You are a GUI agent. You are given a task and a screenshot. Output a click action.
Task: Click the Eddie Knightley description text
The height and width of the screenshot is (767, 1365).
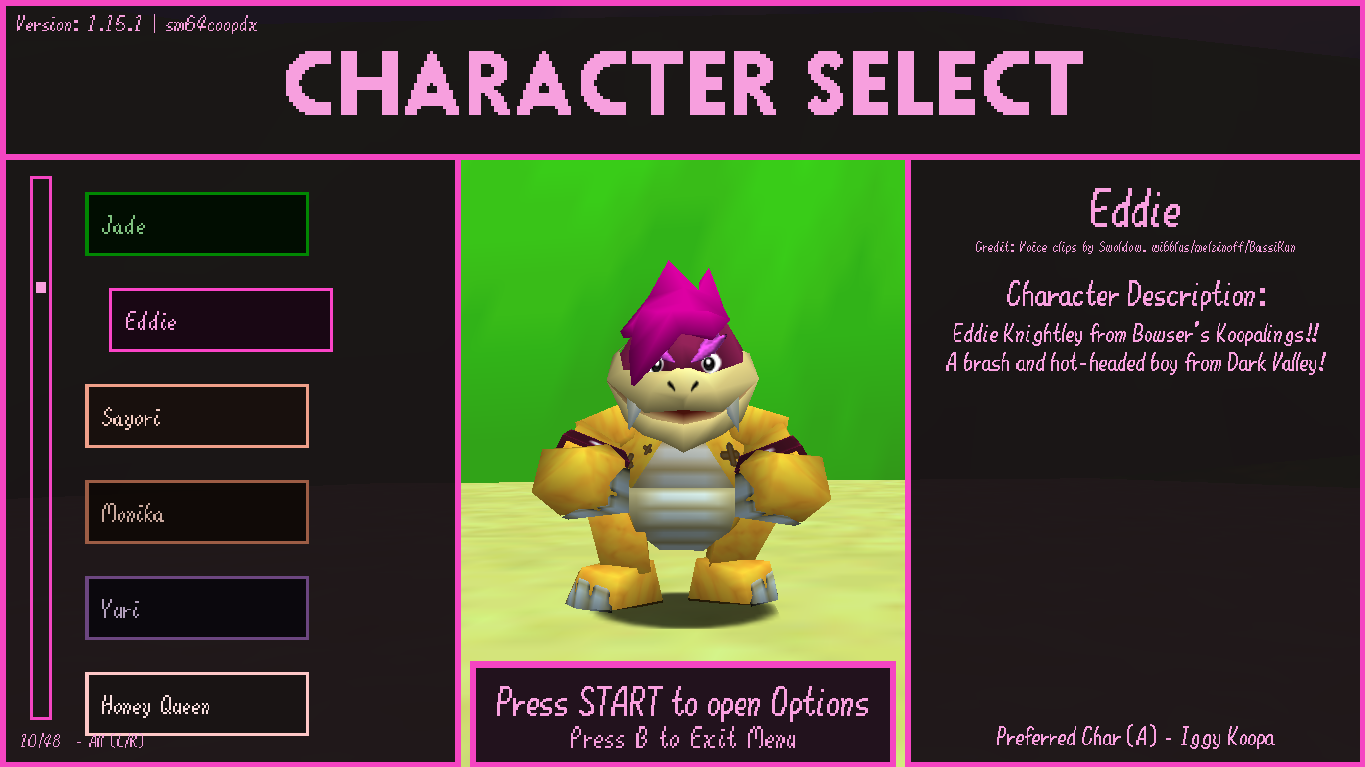pyautogui.click(x=1135, y=350)
